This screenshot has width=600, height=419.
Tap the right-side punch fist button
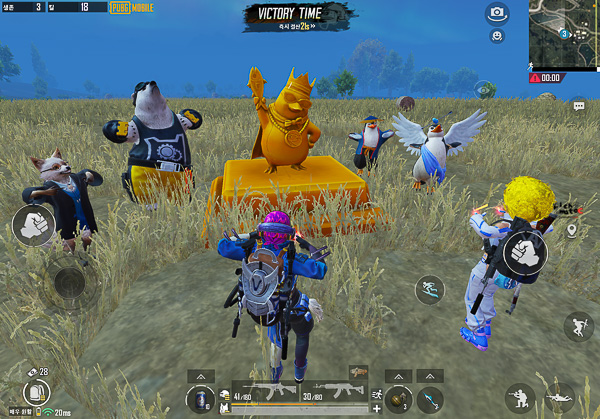coord(525,253)
